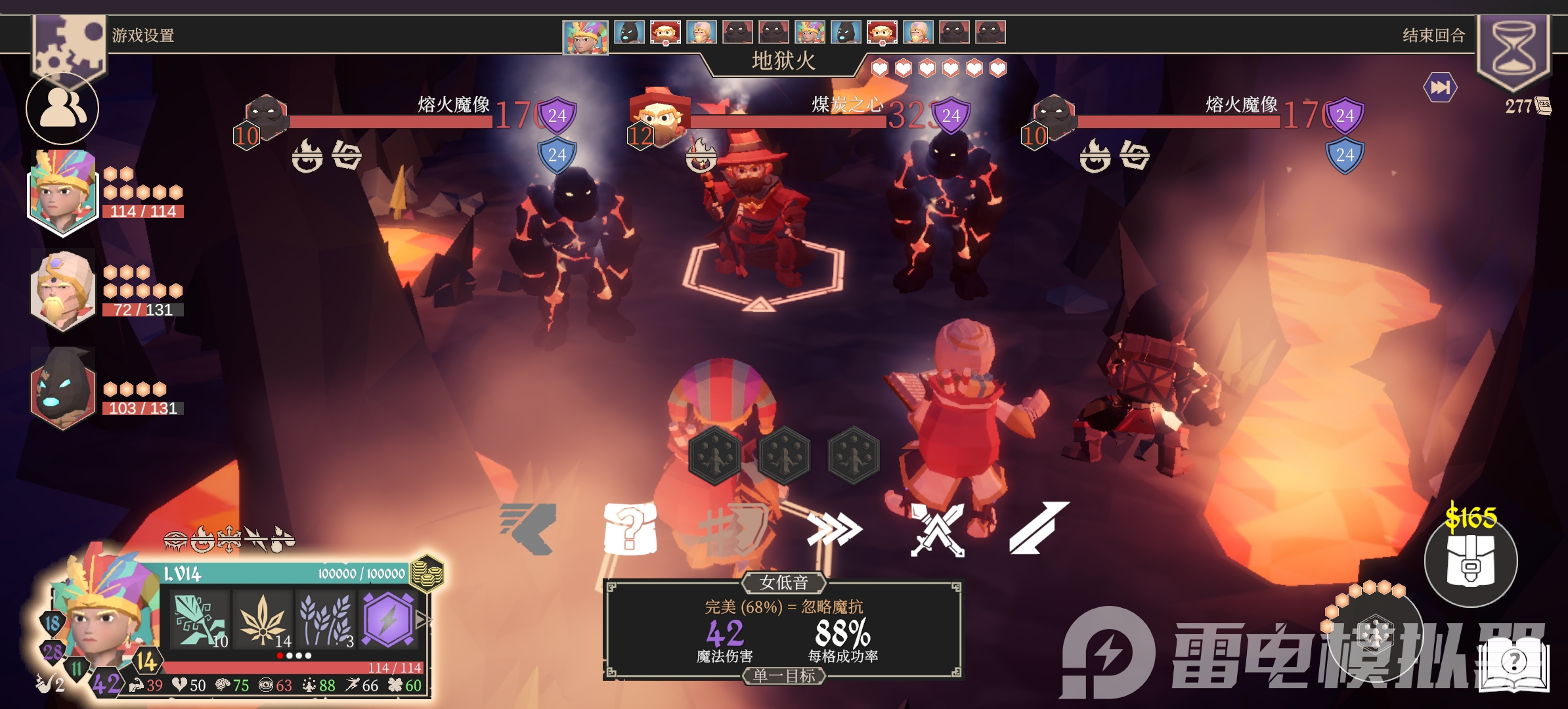The height and width of the screenshot is (709, 1568).
Task: Toggle the fast-forward speed button
Action: [x=1440, y=87]
